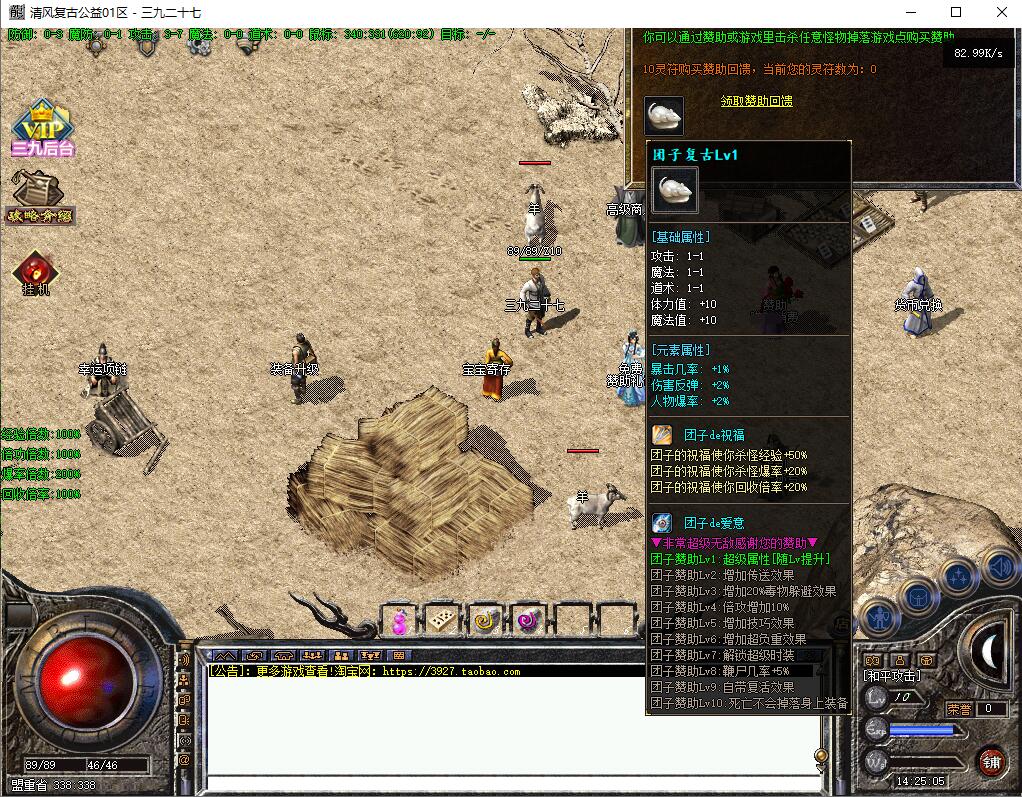Minimize the game window
Image resolution: width=1022 pixels, height=797 pixels.
[x=910, y=13]
